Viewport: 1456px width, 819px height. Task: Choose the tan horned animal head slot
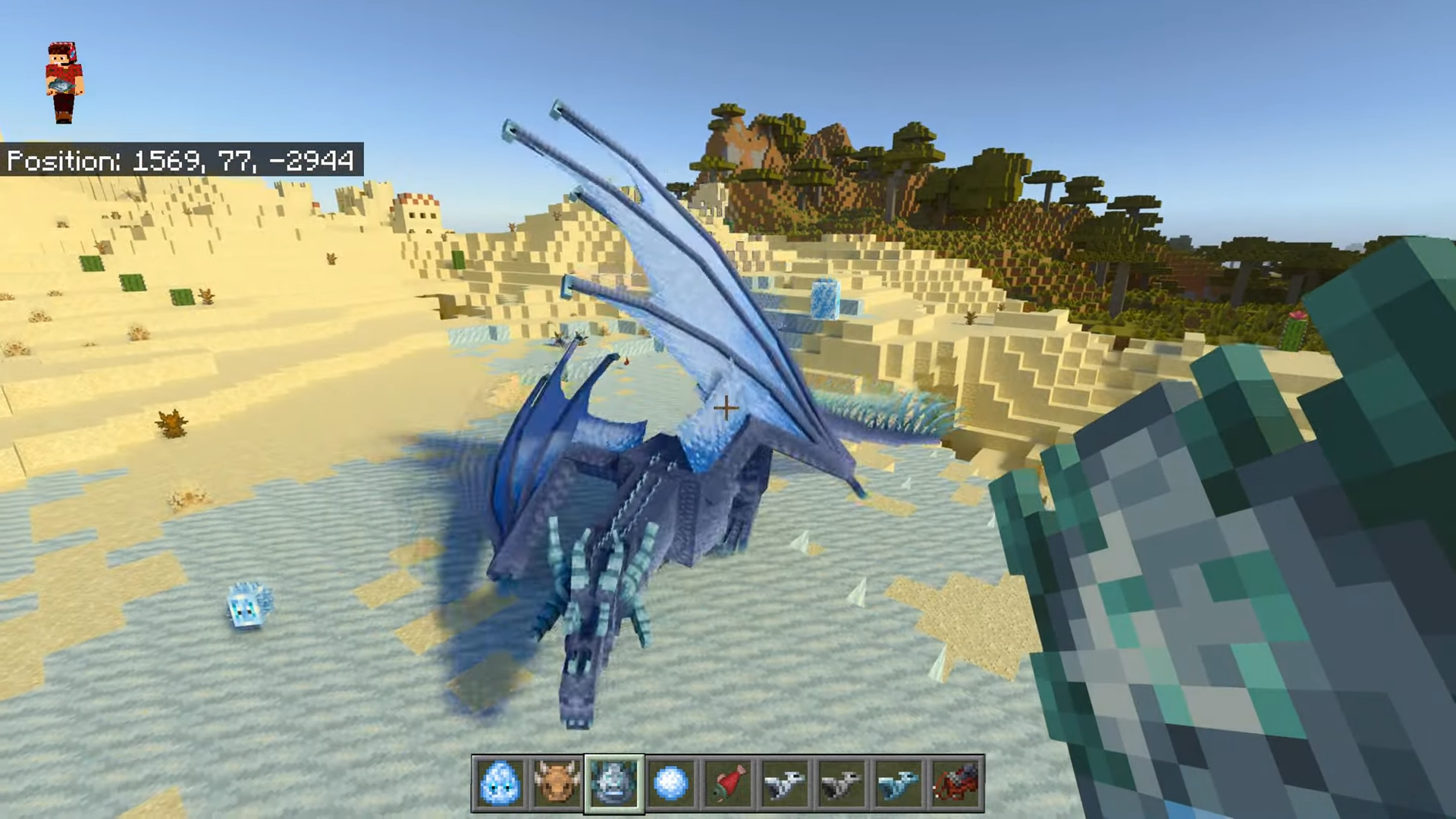pyautogui.click(x=557, y=783)
